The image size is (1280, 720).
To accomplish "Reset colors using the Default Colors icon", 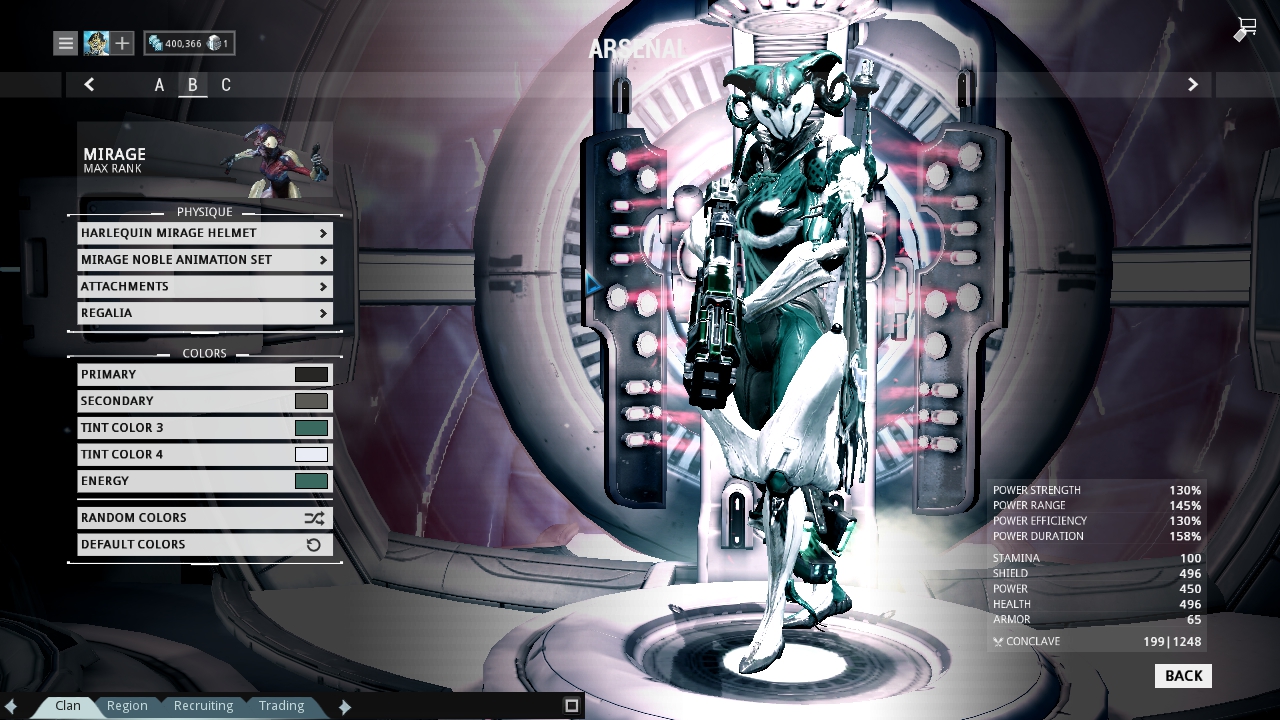I will pos(313,544).
